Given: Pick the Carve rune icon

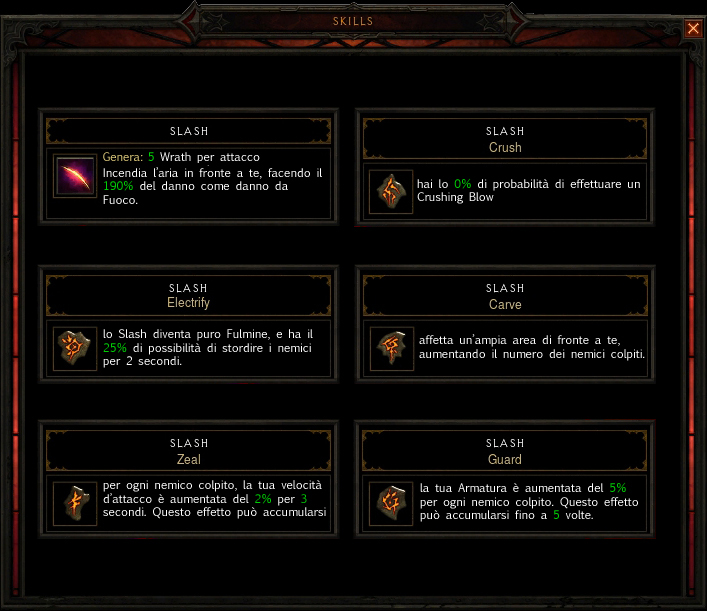Looking at the screenshot, I should 391,348.
